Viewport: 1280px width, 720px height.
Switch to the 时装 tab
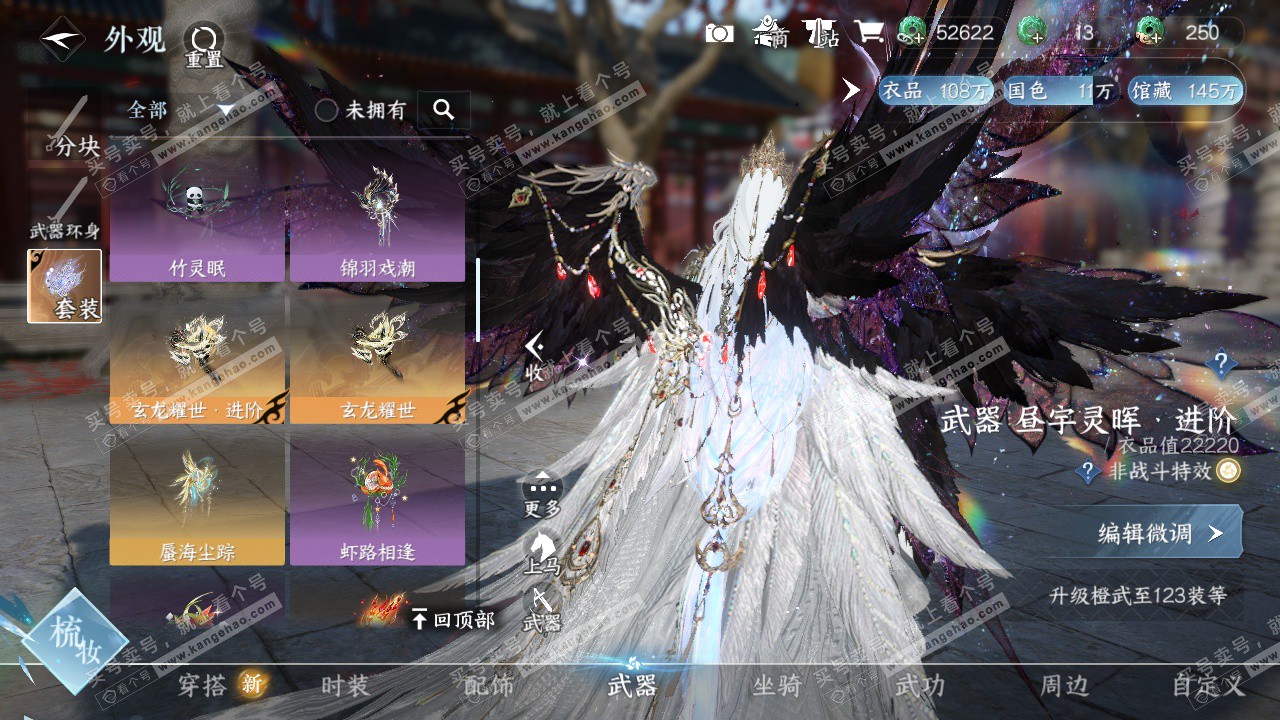click(345, 685)
